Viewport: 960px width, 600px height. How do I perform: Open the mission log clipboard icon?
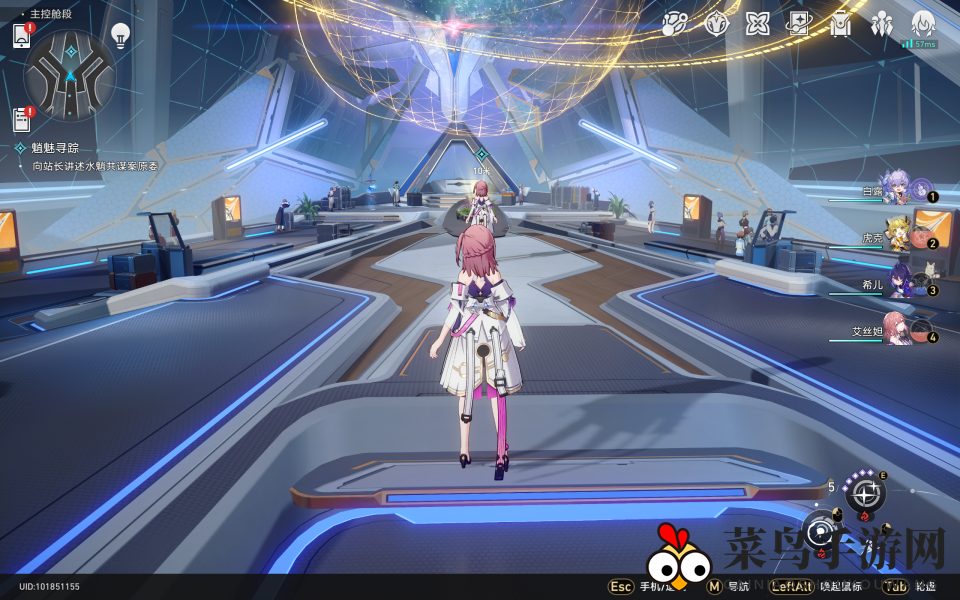click(x=22, y=119)
